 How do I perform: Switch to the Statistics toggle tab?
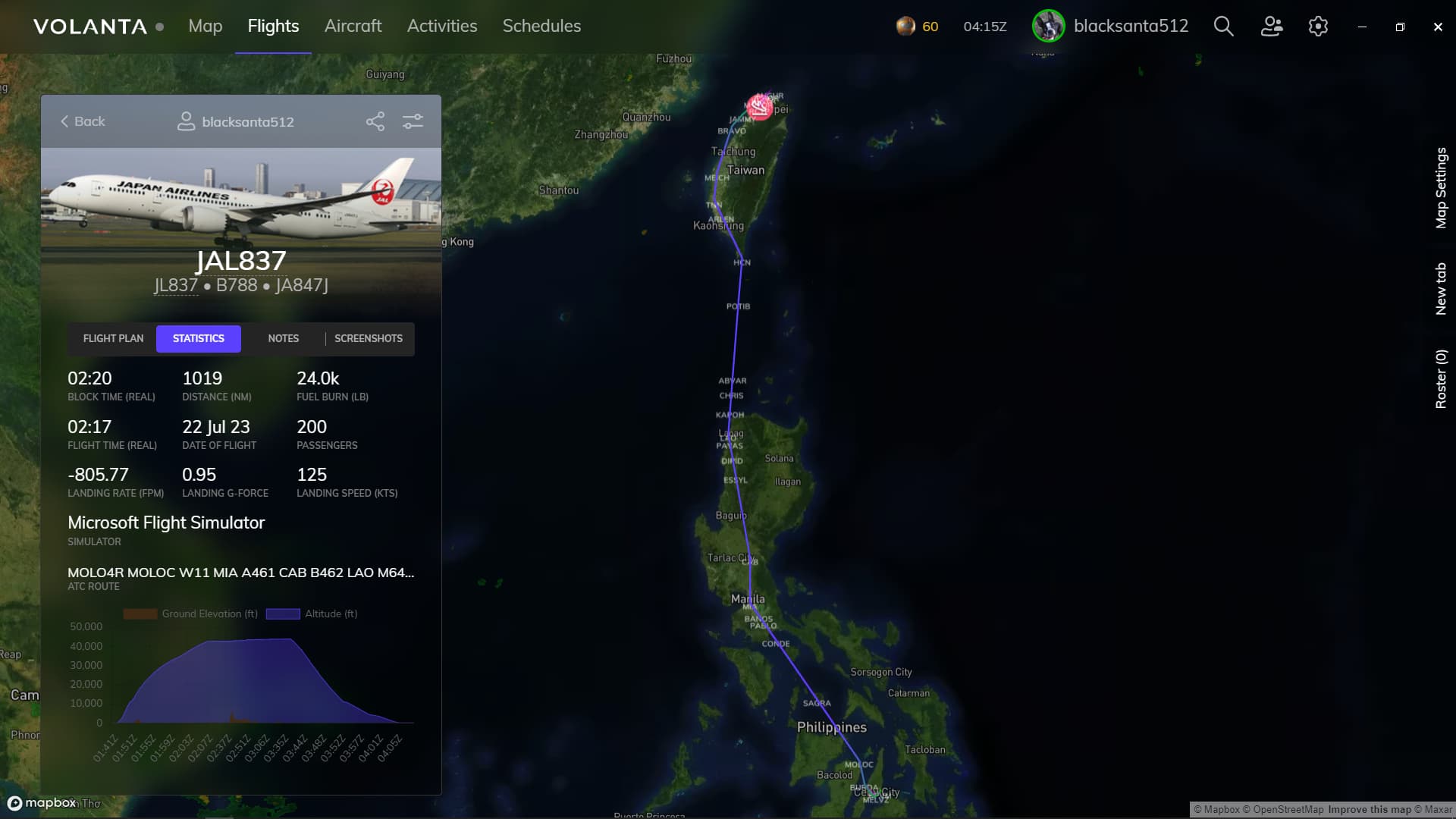198,338
